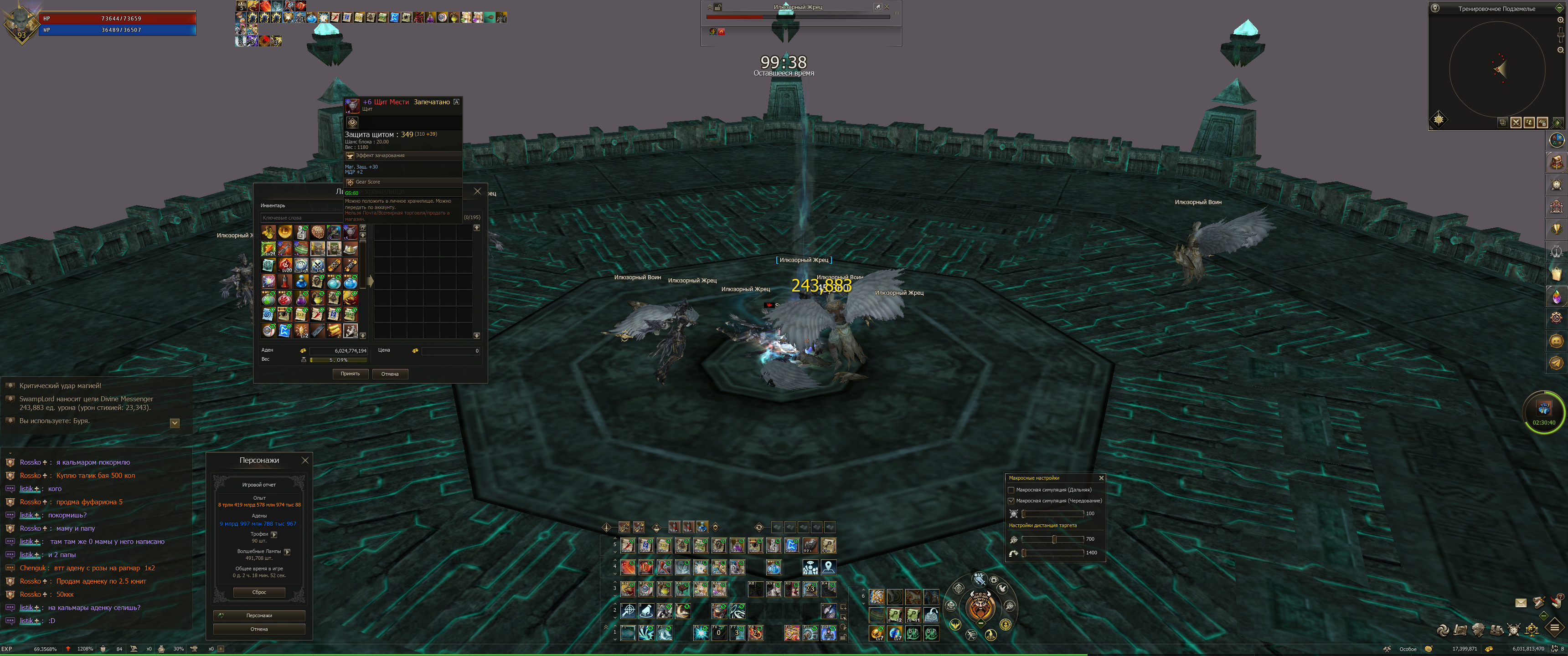
Task: Toggle Макросная симуляция (Чередование) checkbox
Action: [1011, 501]
